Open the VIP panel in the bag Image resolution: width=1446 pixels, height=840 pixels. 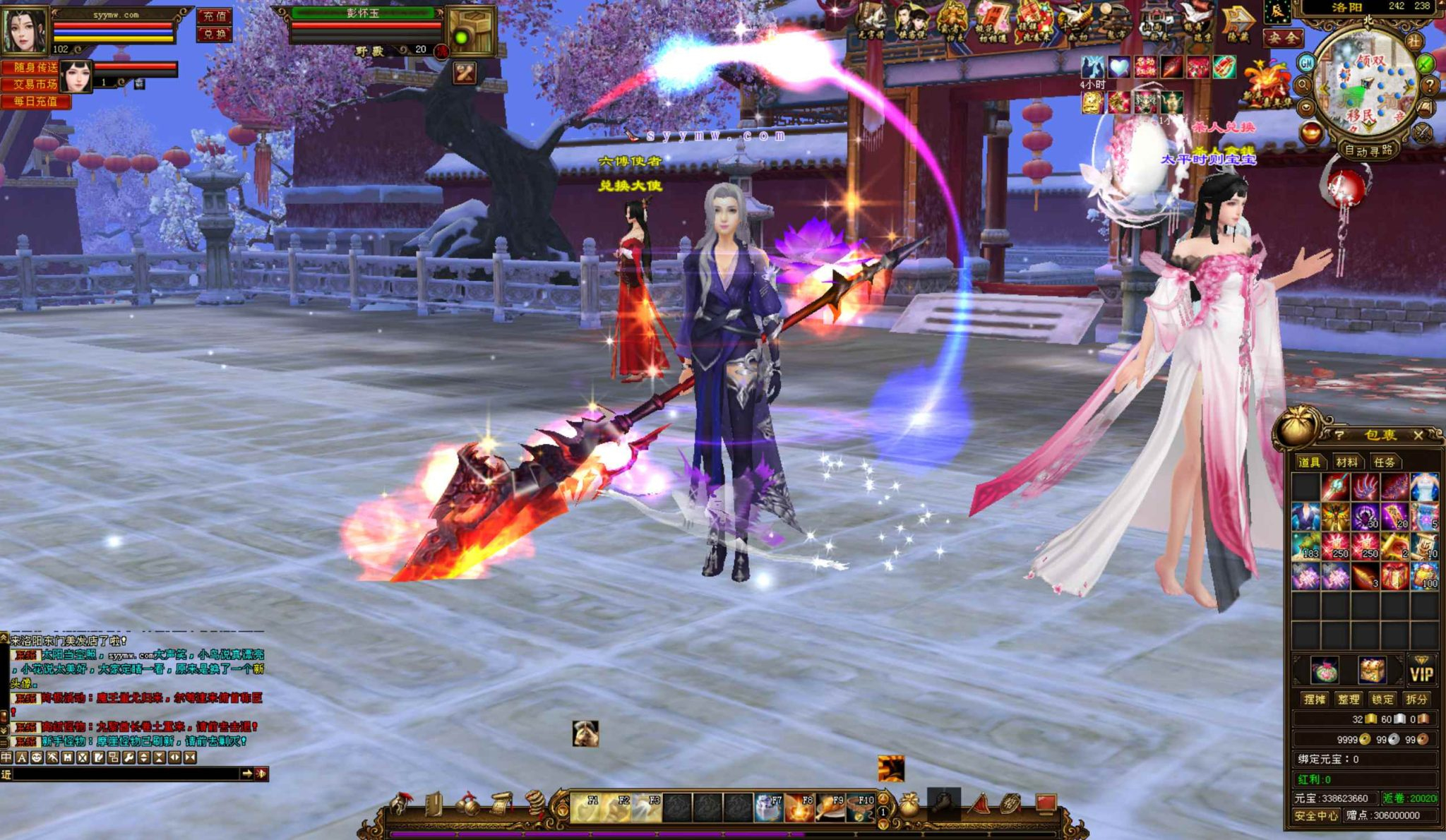tap(1421, 673)
